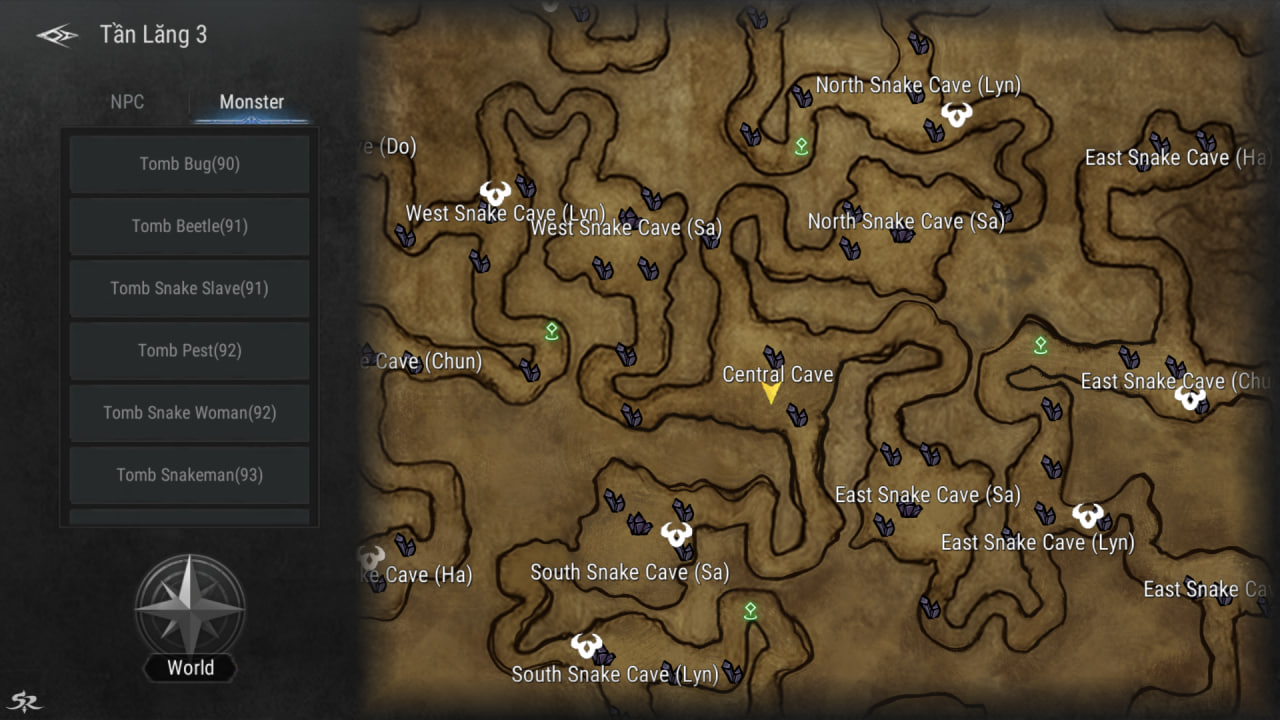Image resolution: width=1280 pixels, height=720 pixels.
Task: Select Tomb Snake Woman(92) entry
Action: click(x=189, y=412)
